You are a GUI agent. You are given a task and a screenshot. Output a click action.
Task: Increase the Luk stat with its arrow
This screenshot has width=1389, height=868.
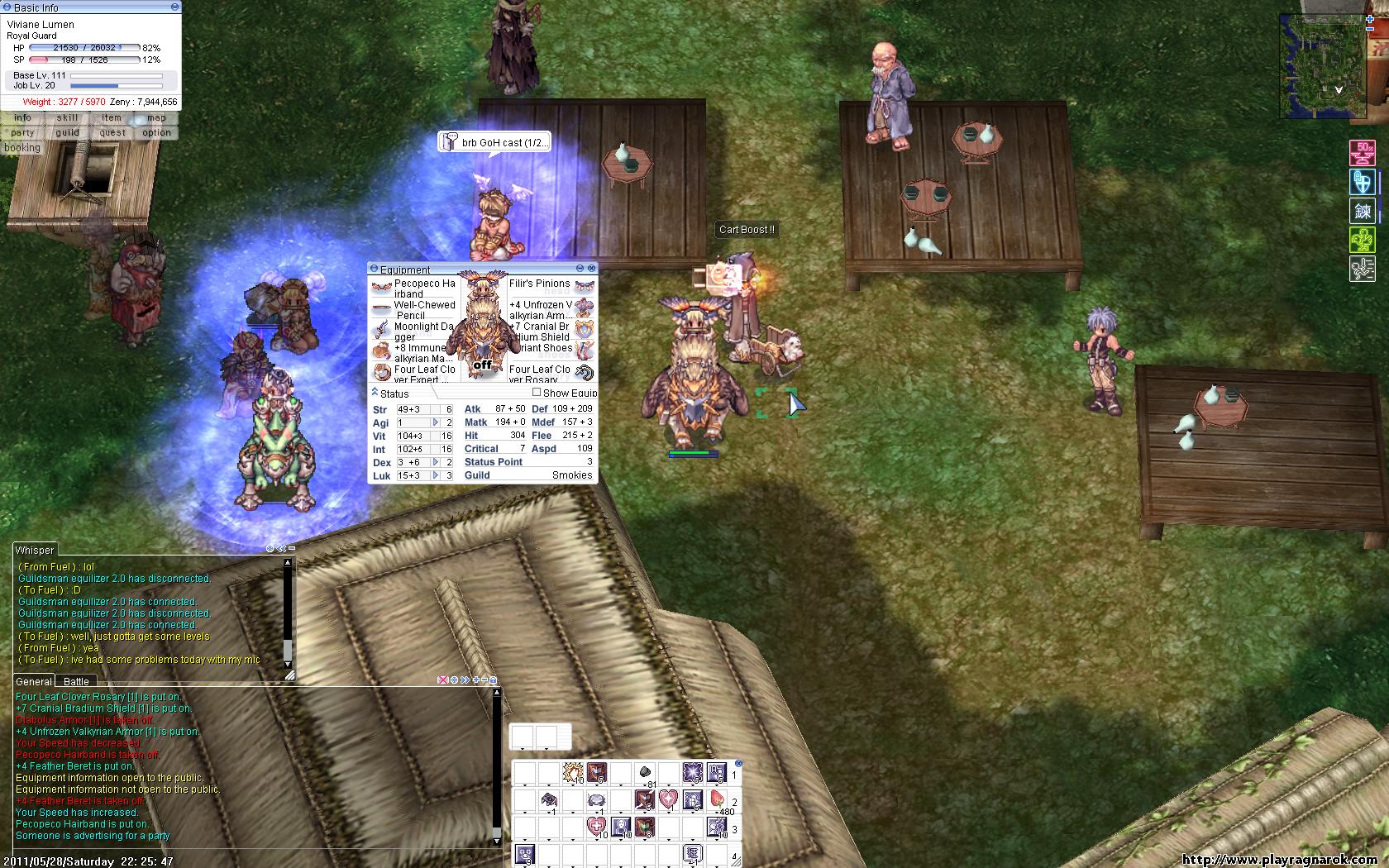click(x=436, y=475)
